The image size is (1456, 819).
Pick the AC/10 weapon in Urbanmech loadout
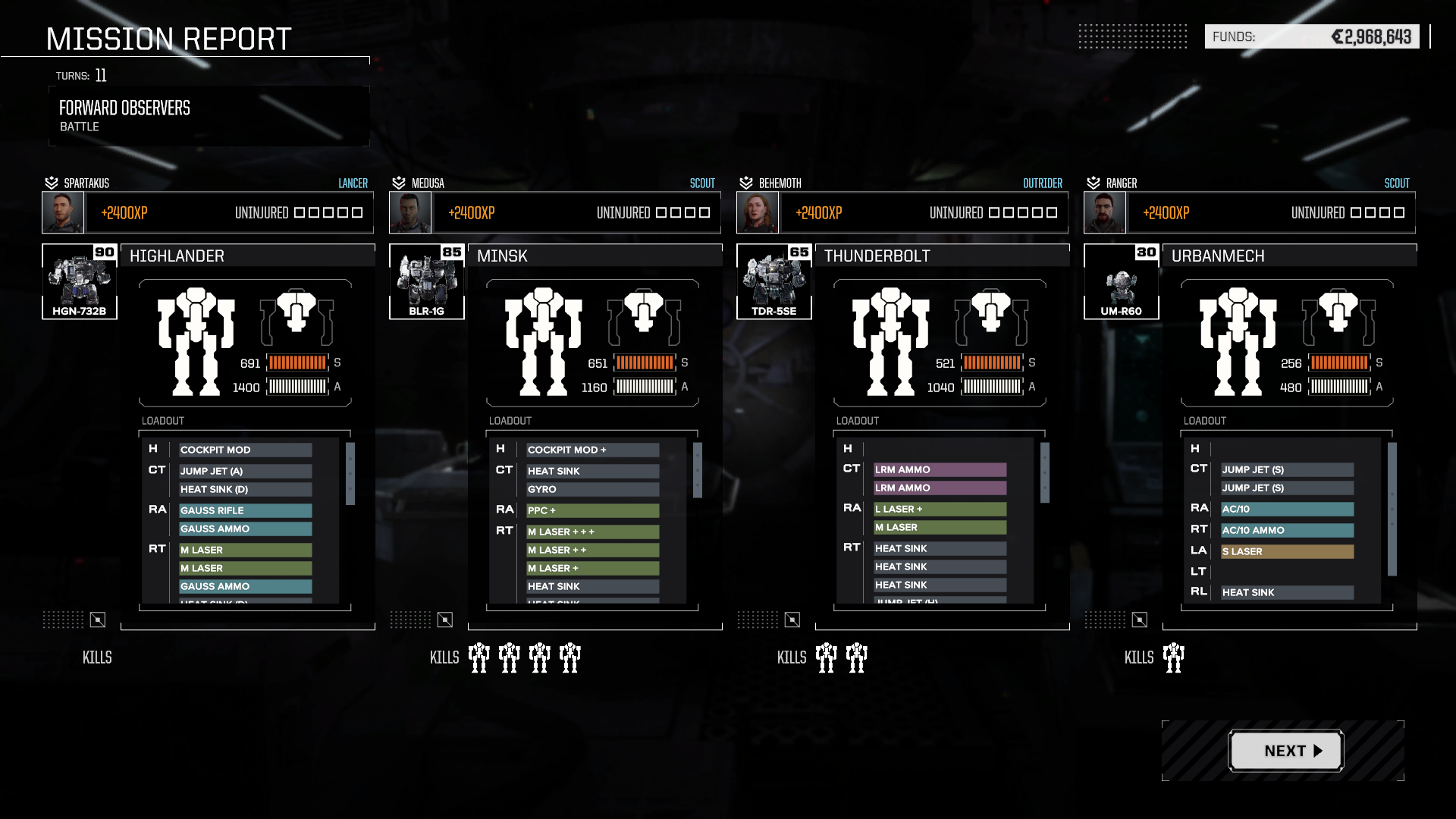coord(1287,509)
